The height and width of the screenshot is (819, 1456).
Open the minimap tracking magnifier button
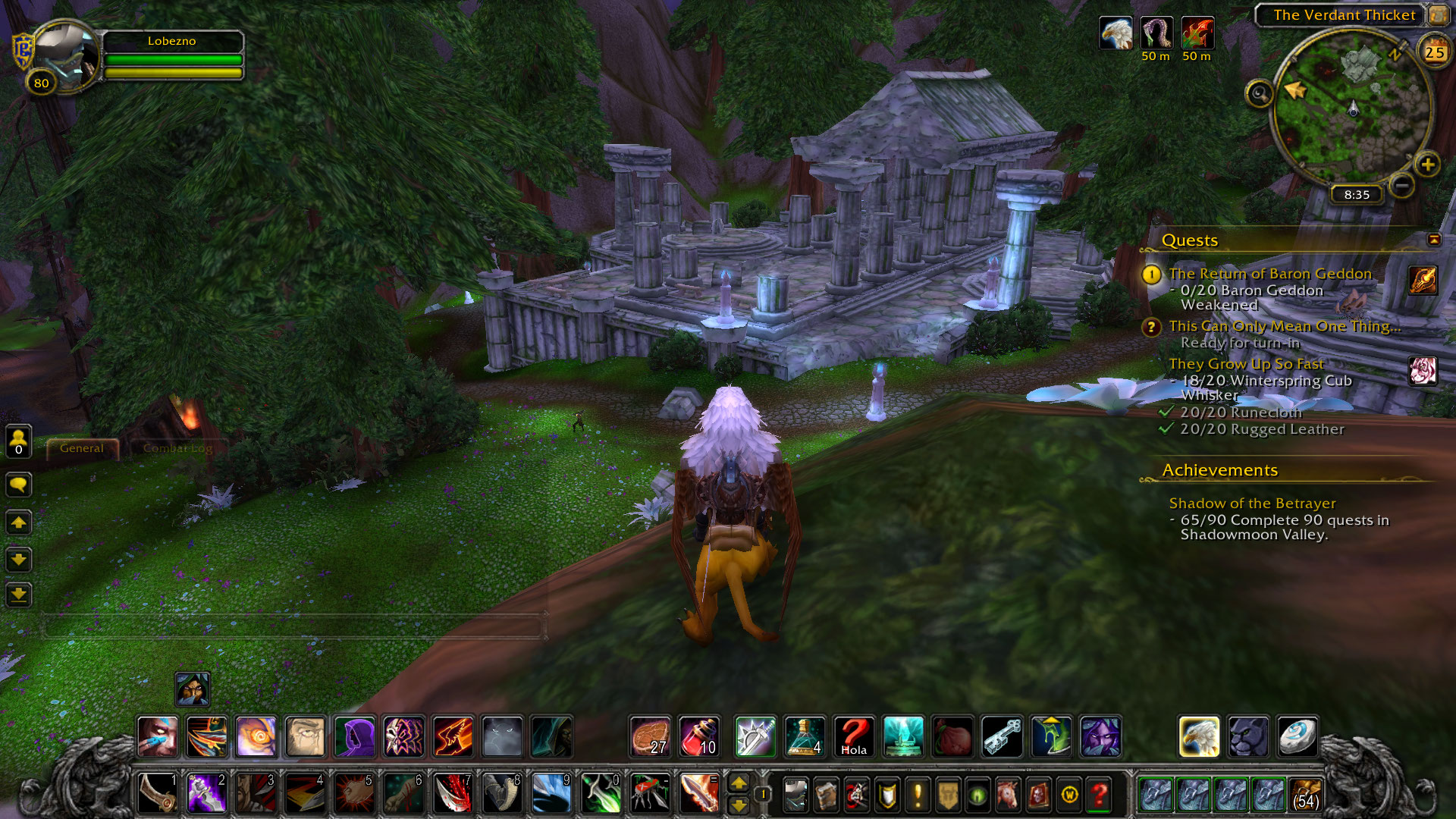1260,94
